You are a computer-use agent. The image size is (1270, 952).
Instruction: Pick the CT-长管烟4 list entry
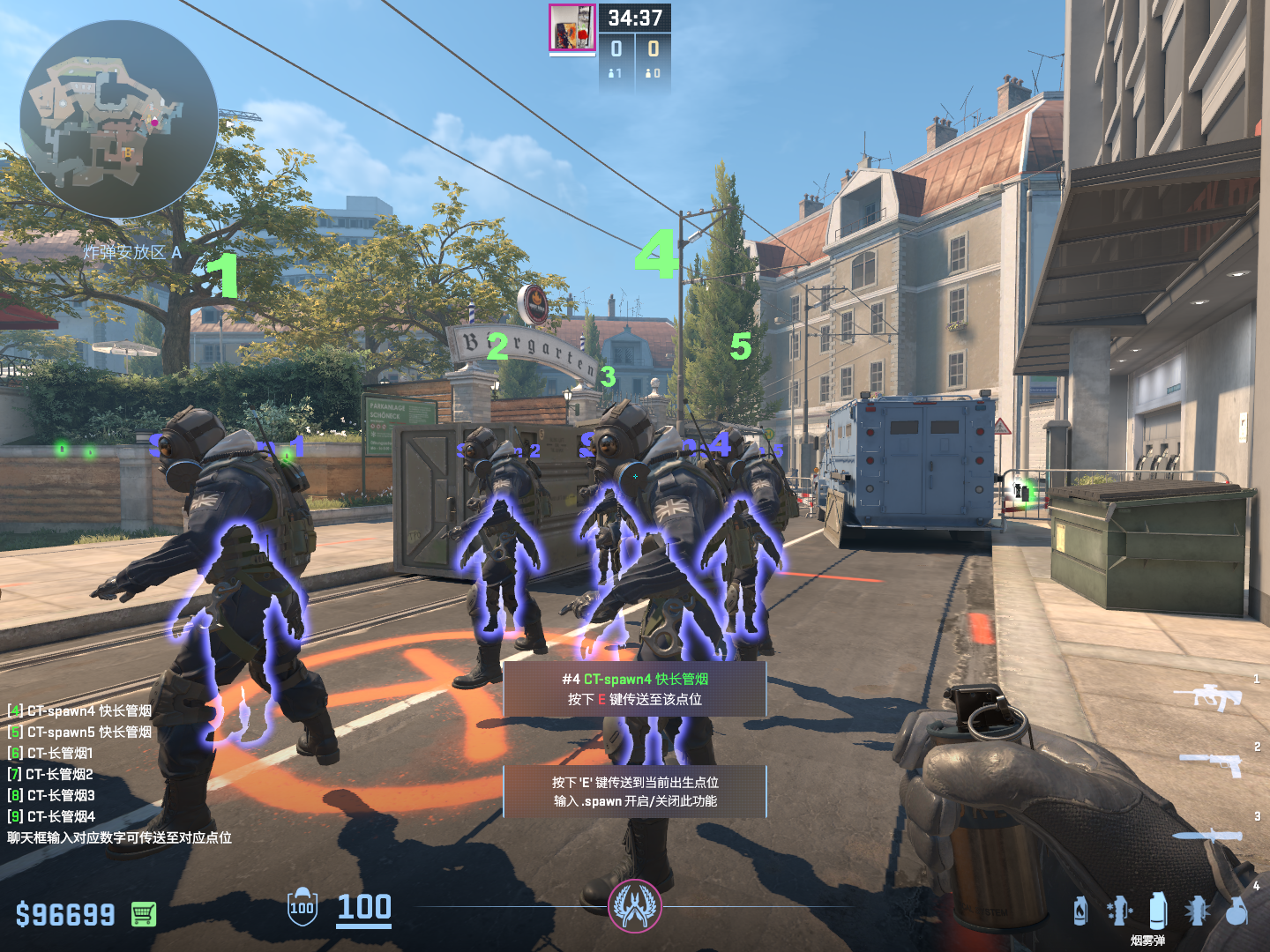51,816
